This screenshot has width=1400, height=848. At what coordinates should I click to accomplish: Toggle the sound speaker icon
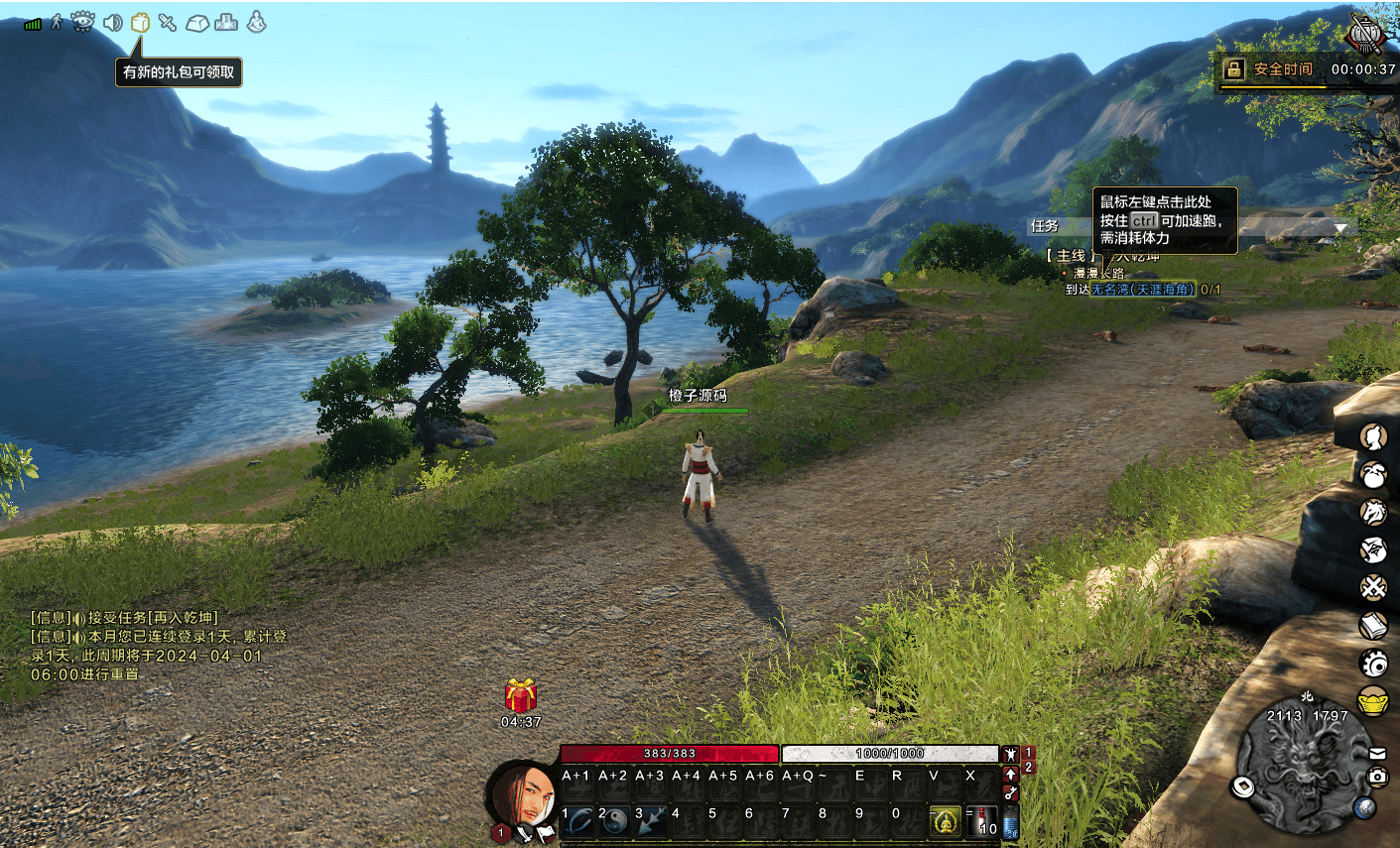pos(112,22)
